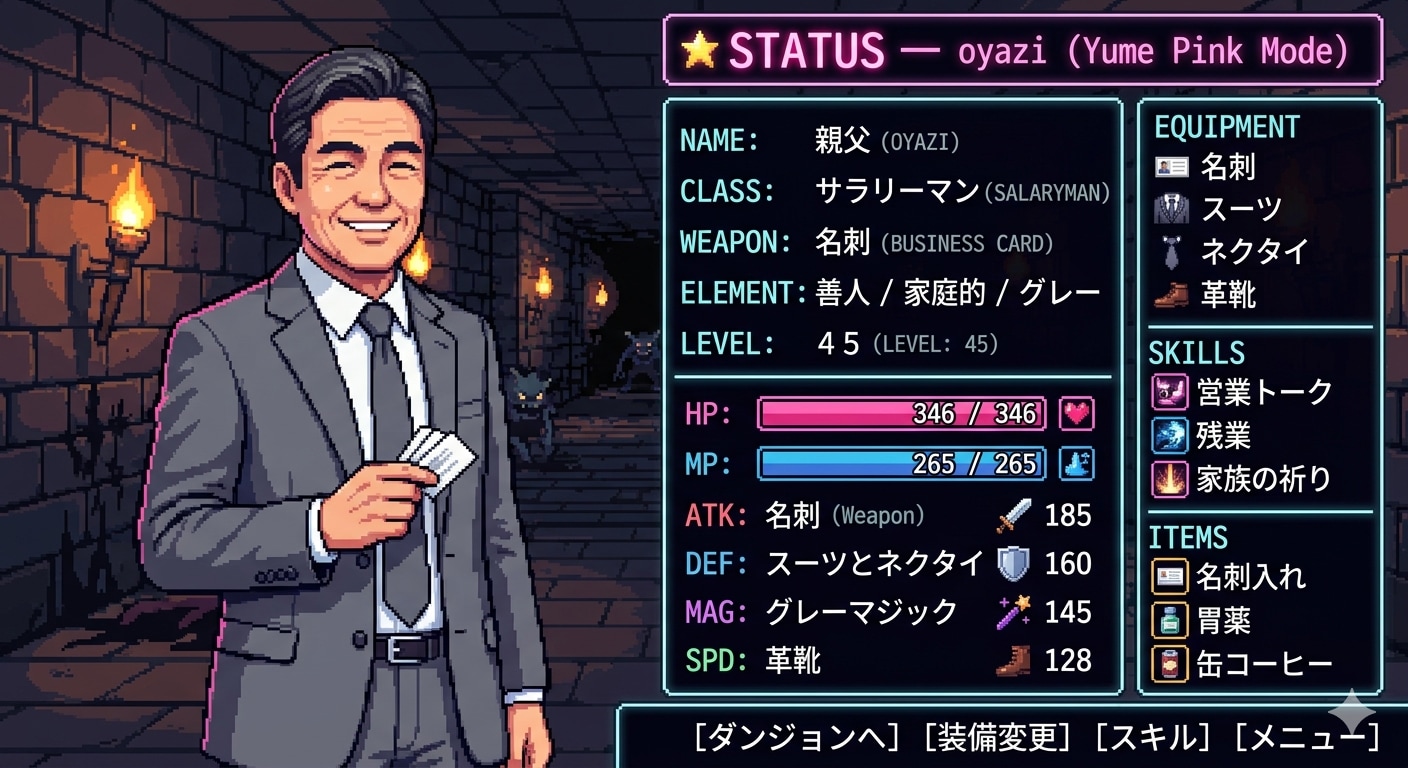Open the メニュー option at the bottom
Viewport: 1408px width, 768px height.
[1305, 736]
